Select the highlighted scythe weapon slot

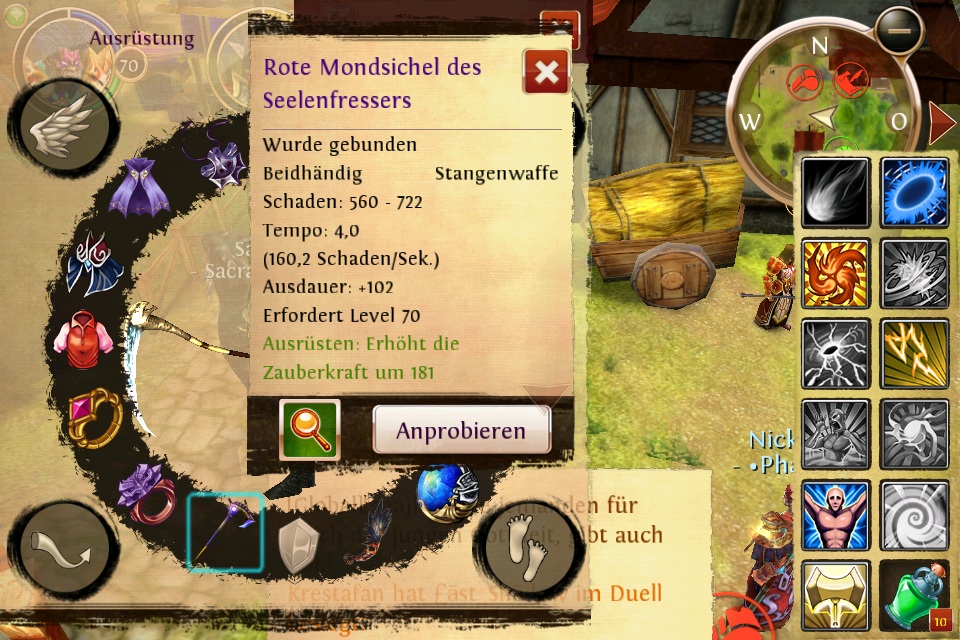(x=226, y=531)
